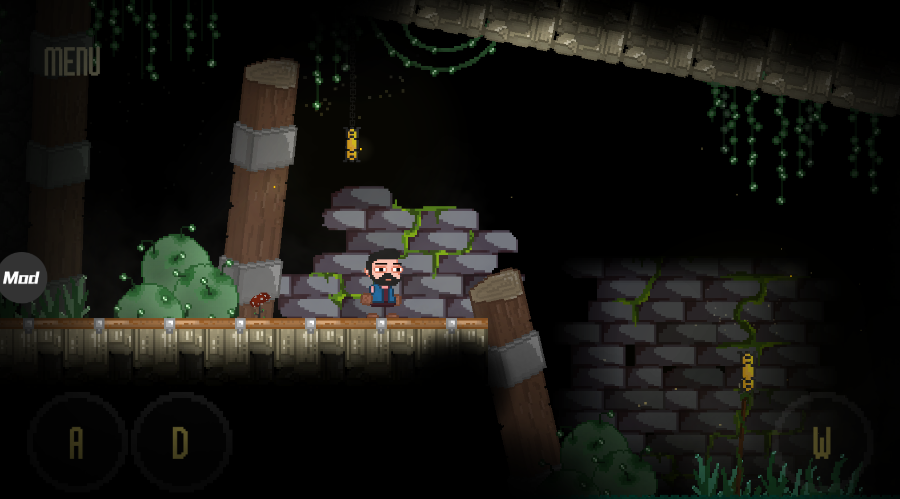Tap the W jump control
900x499 pixels.
(x=822, y=442)
